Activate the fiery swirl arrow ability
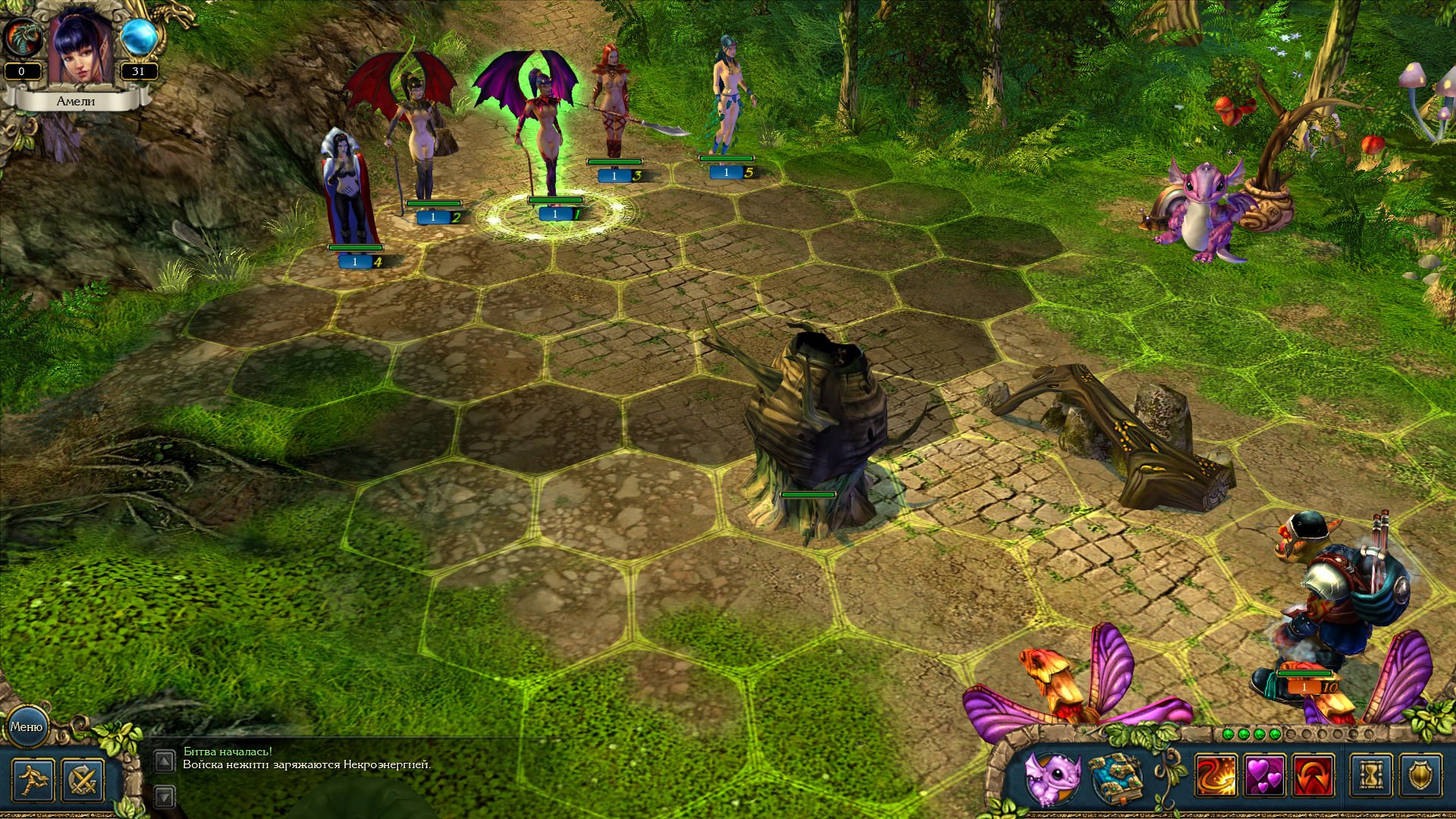1456x819 pixels. pos(1216,777)
